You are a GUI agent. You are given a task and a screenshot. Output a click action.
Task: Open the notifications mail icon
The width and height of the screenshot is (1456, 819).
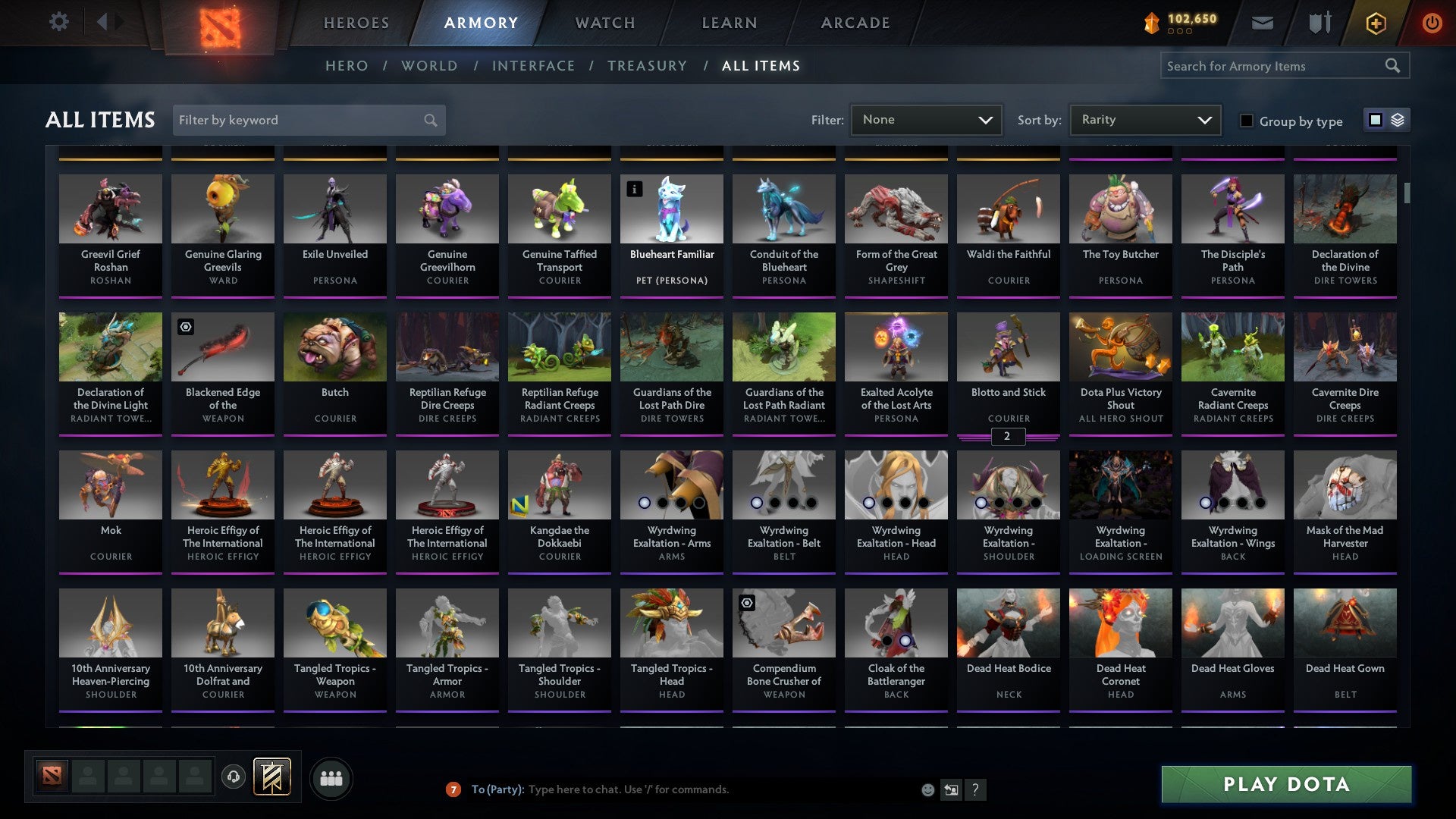[1261, 23]
